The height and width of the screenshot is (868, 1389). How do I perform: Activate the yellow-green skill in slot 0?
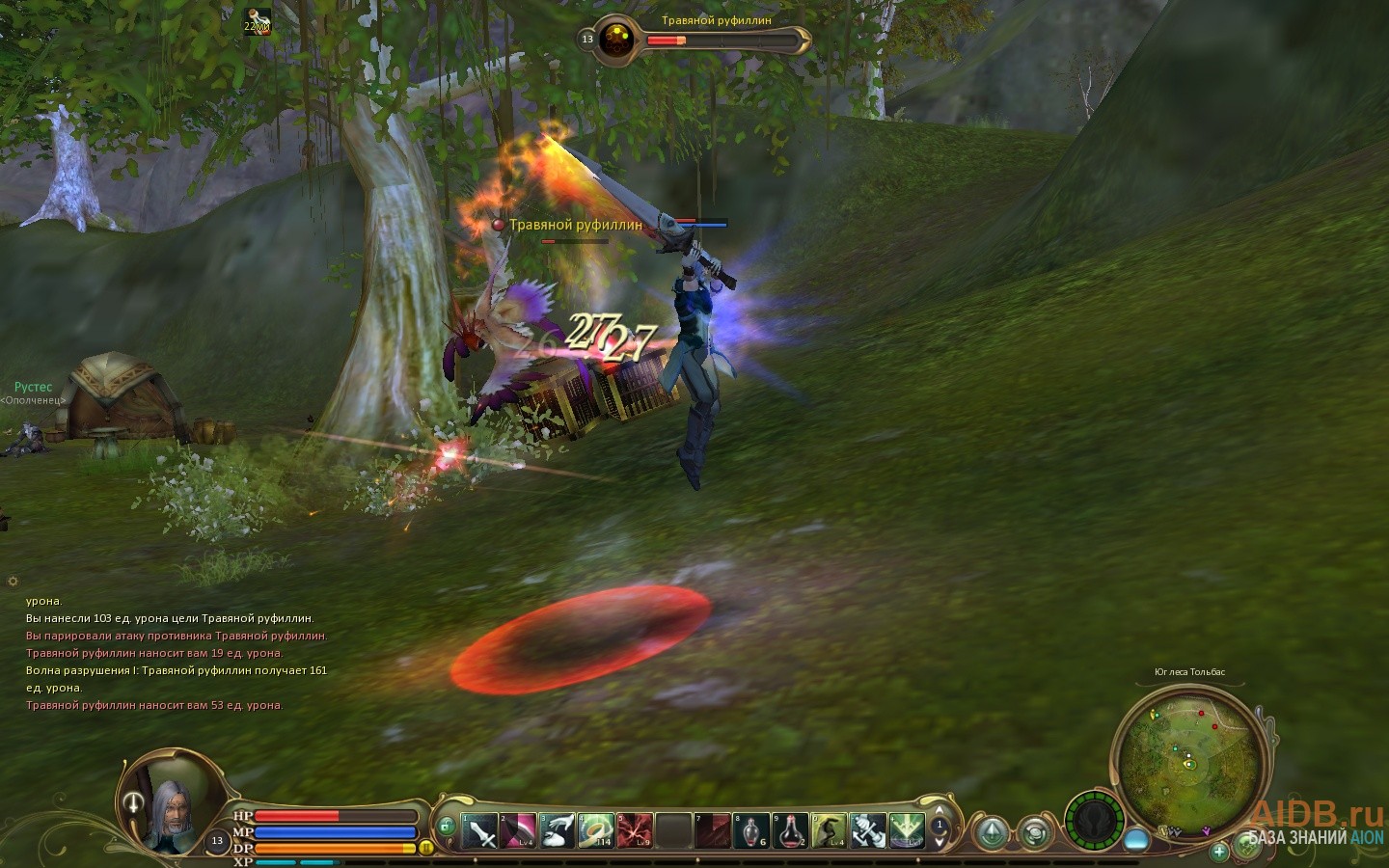[829, 830]
